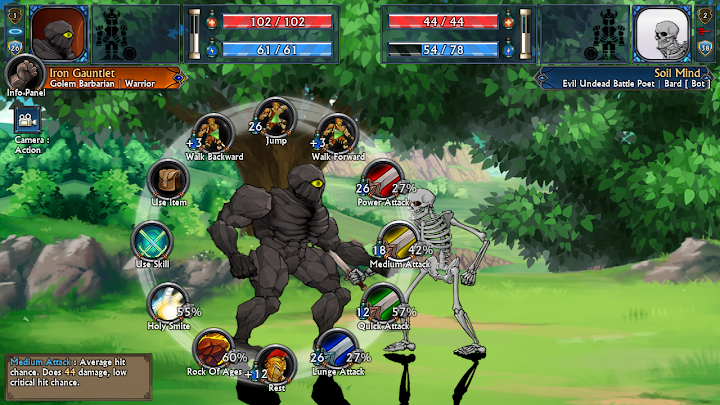The image size is (720, 405).
Task: Open the Use Item action
Action: 168,178
